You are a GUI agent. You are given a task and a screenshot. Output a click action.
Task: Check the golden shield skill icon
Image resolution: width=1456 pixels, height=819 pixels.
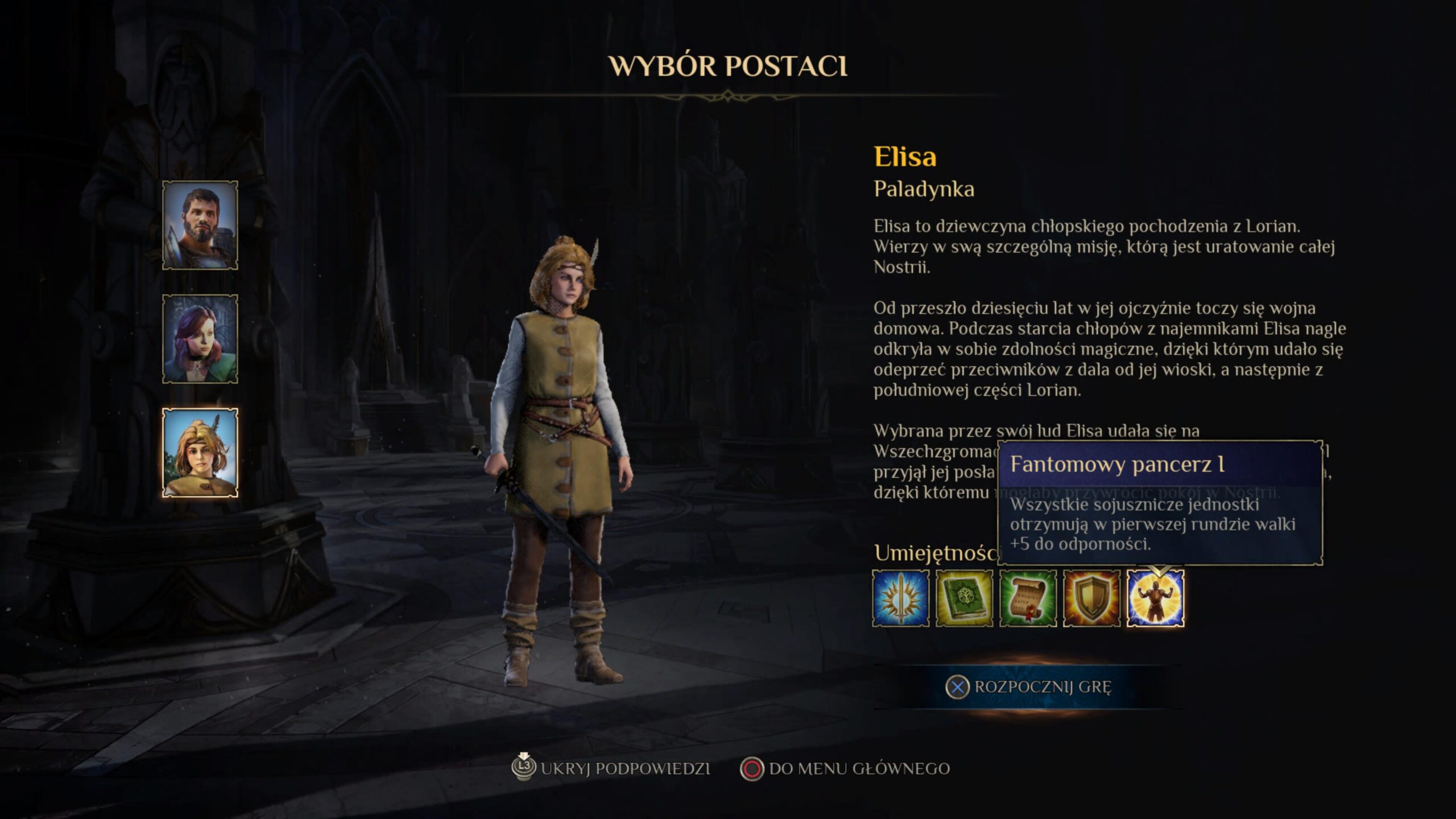pyautogui.click(x=1092, y=598)
